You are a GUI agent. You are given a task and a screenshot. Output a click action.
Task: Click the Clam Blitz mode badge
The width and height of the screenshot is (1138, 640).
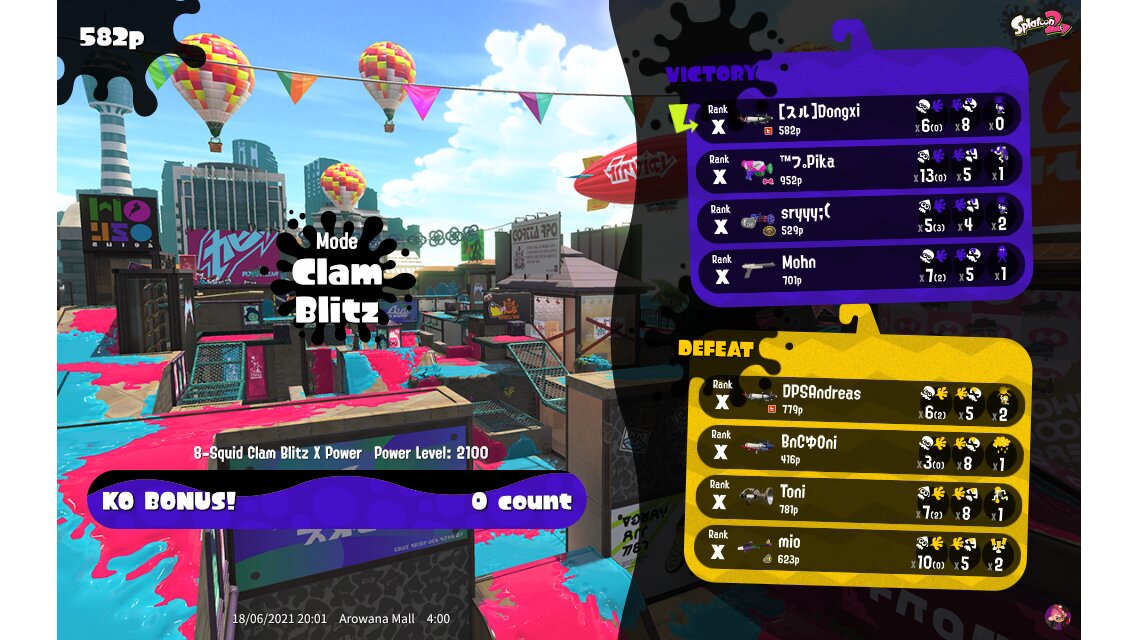(x=338, y=280)
